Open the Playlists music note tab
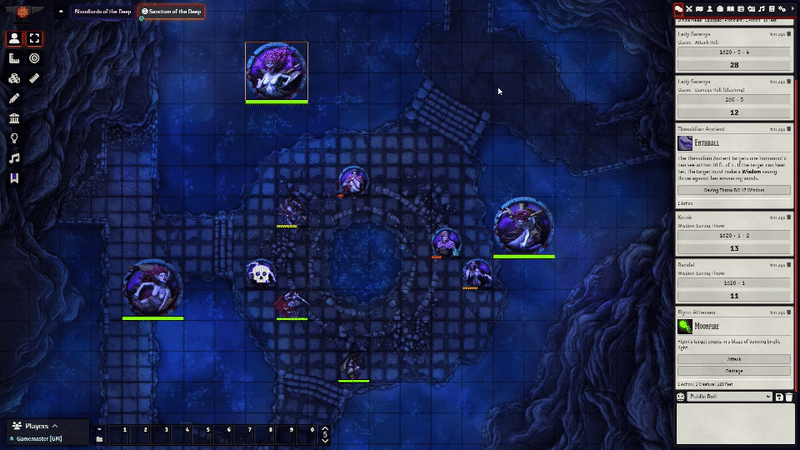Viewport: 800px width, 450px height. click(761, 8)
